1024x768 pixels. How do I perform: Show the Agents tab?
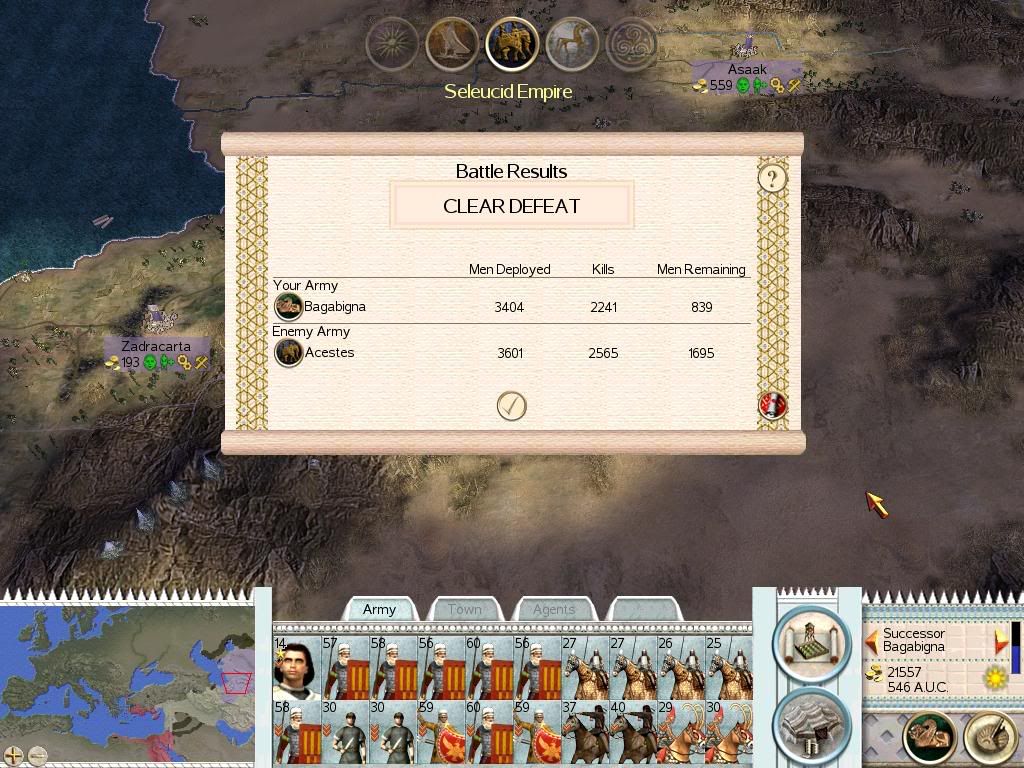tap(553, 609)
